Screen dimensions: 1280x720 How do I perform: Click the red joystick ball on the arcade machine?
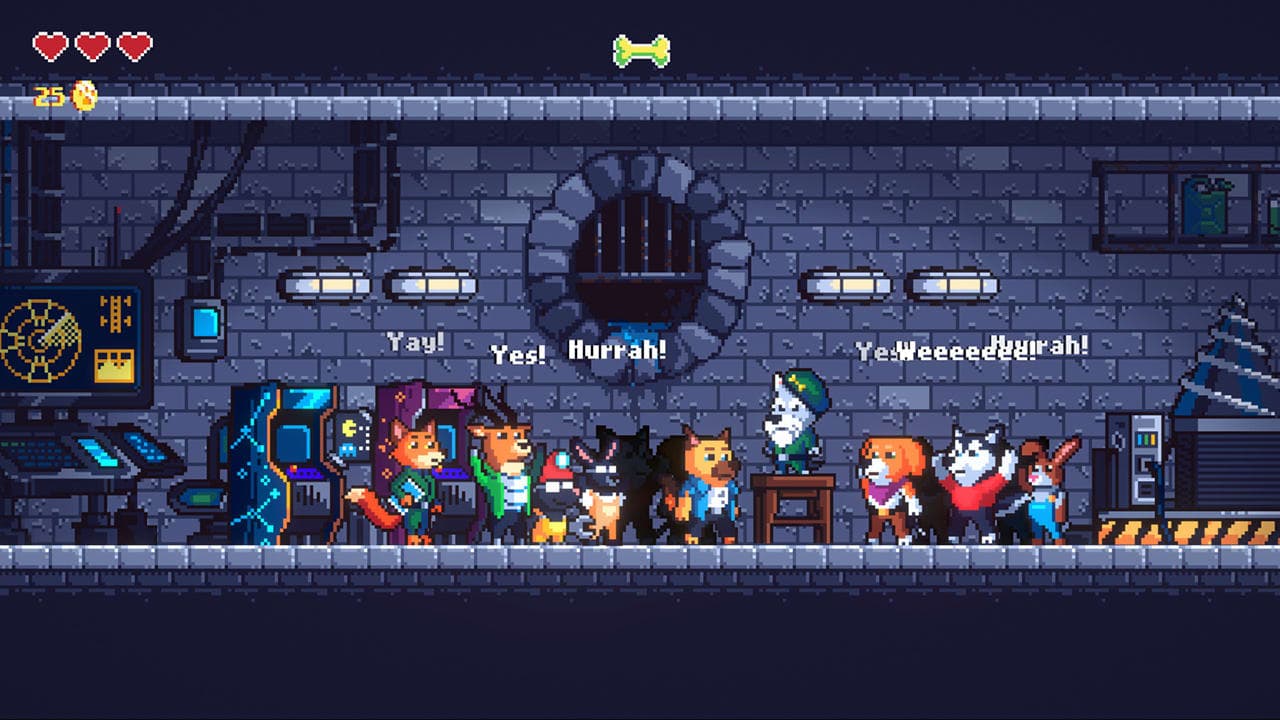click(x=294, y=468)
